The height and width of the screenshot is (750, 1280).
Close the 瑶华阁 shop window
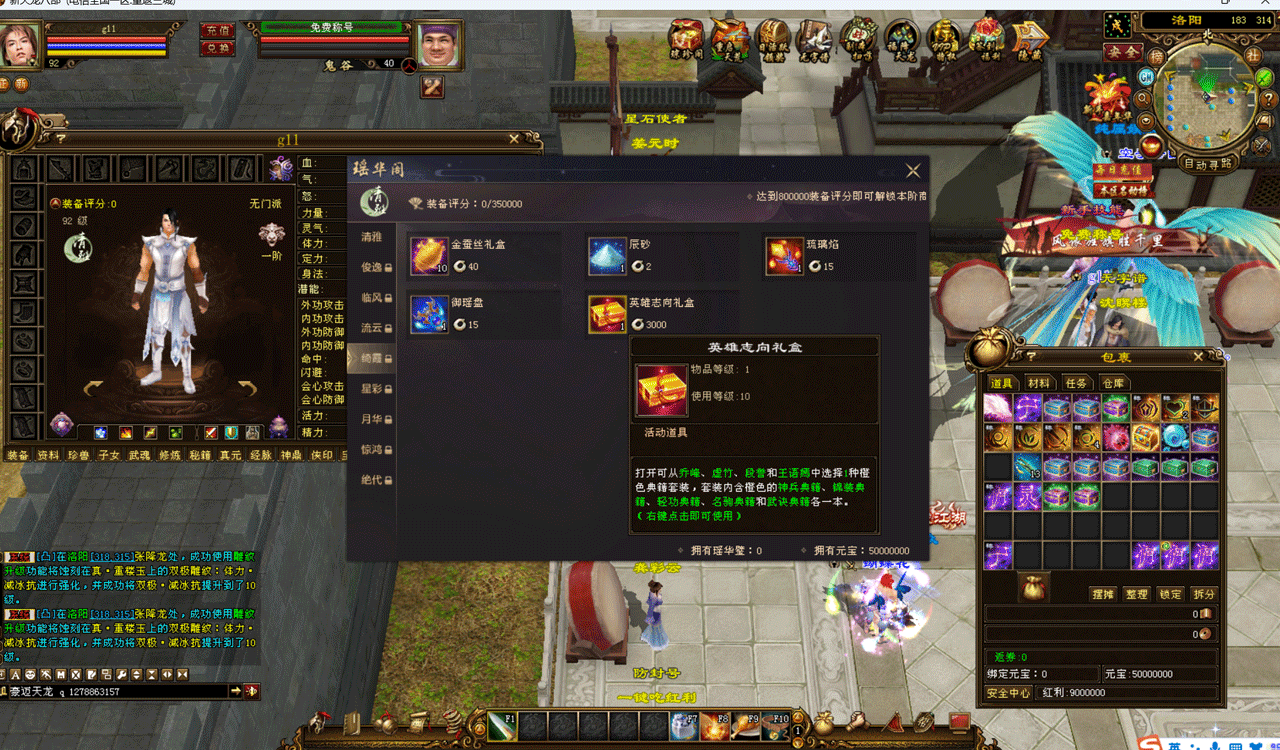tap(912, 171)
